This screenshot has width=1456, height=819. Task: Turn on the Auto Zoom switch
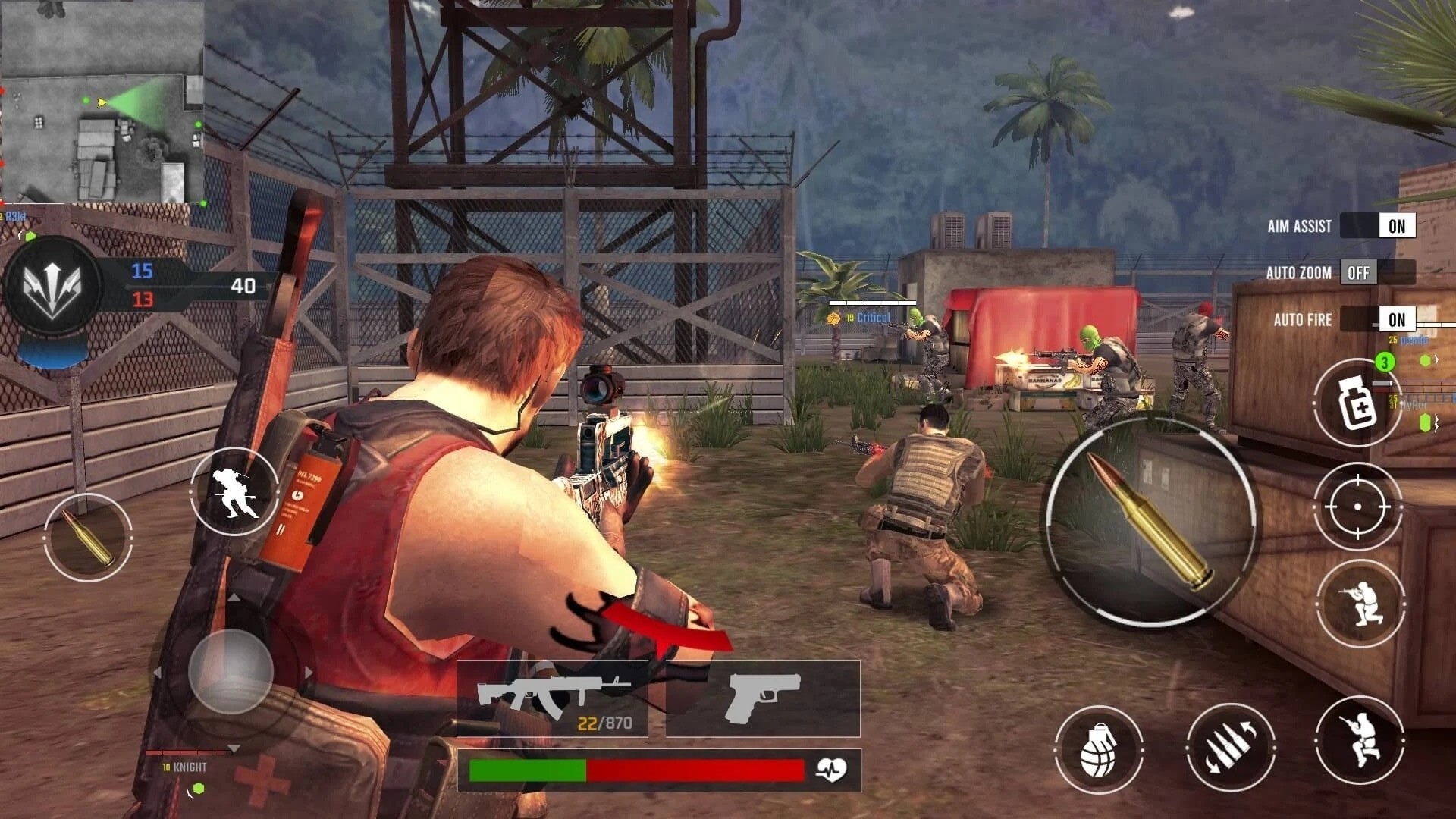click(x=1377, y=272)
